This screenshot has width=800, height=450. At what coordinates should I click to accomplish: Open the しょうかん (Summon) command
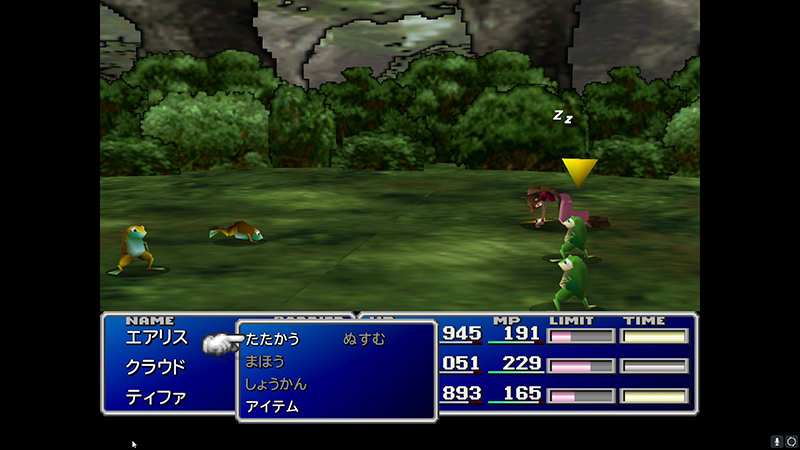(275, 384)
